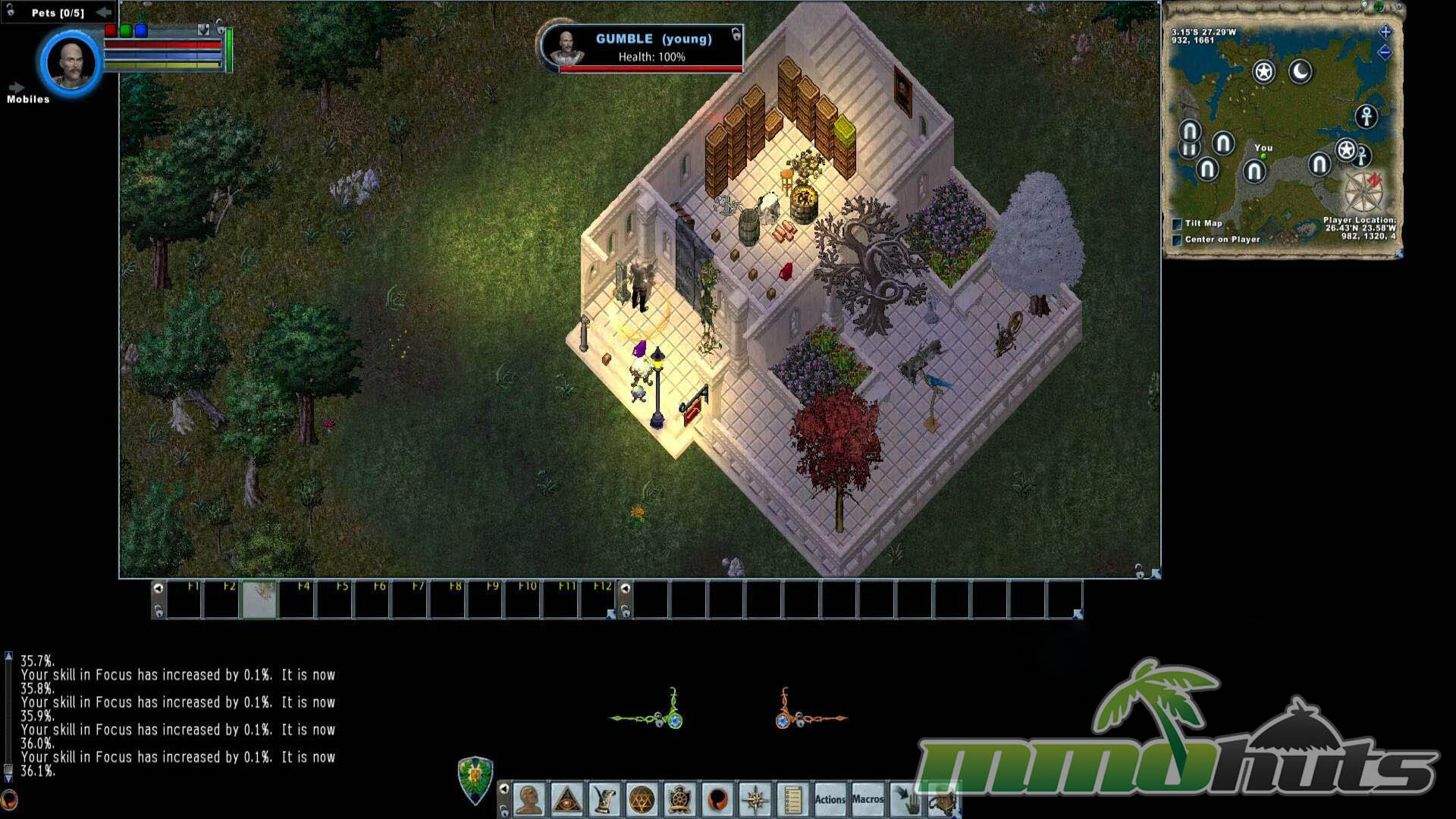Viewport: 1456px width, 819px height.
Task: Collapse the Pets panel arrow
Action: pyautogui.click(x=104, y=12)
